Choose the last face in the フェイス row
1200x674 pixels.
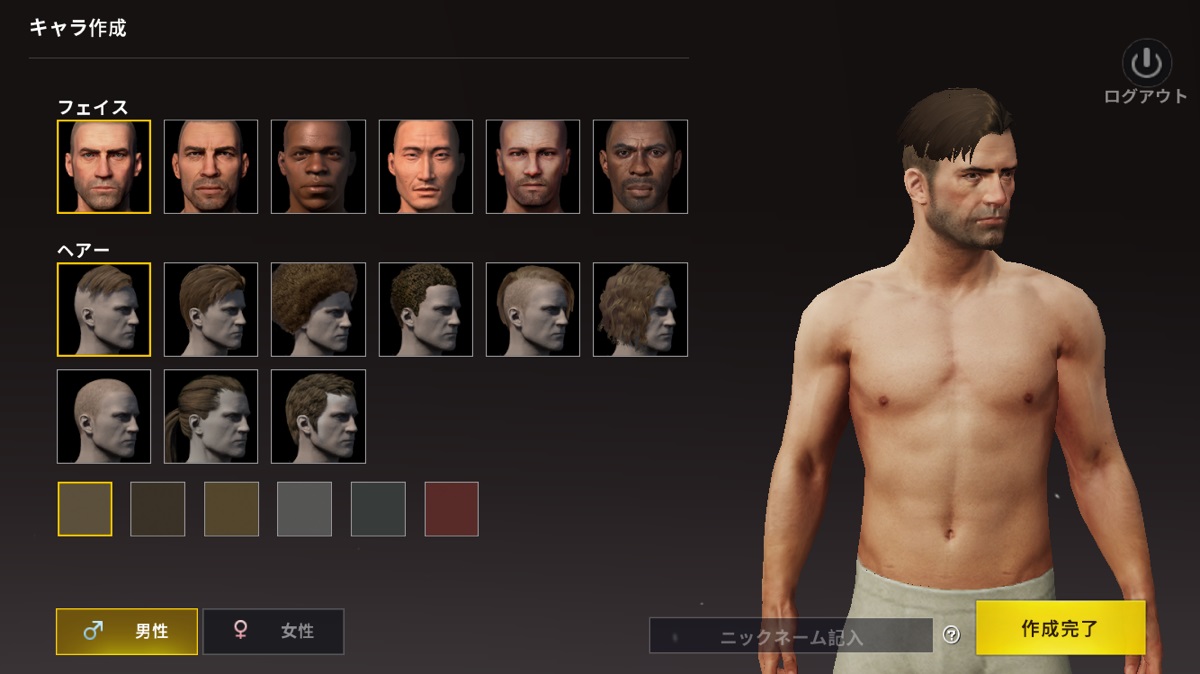(x=640, y=166)
